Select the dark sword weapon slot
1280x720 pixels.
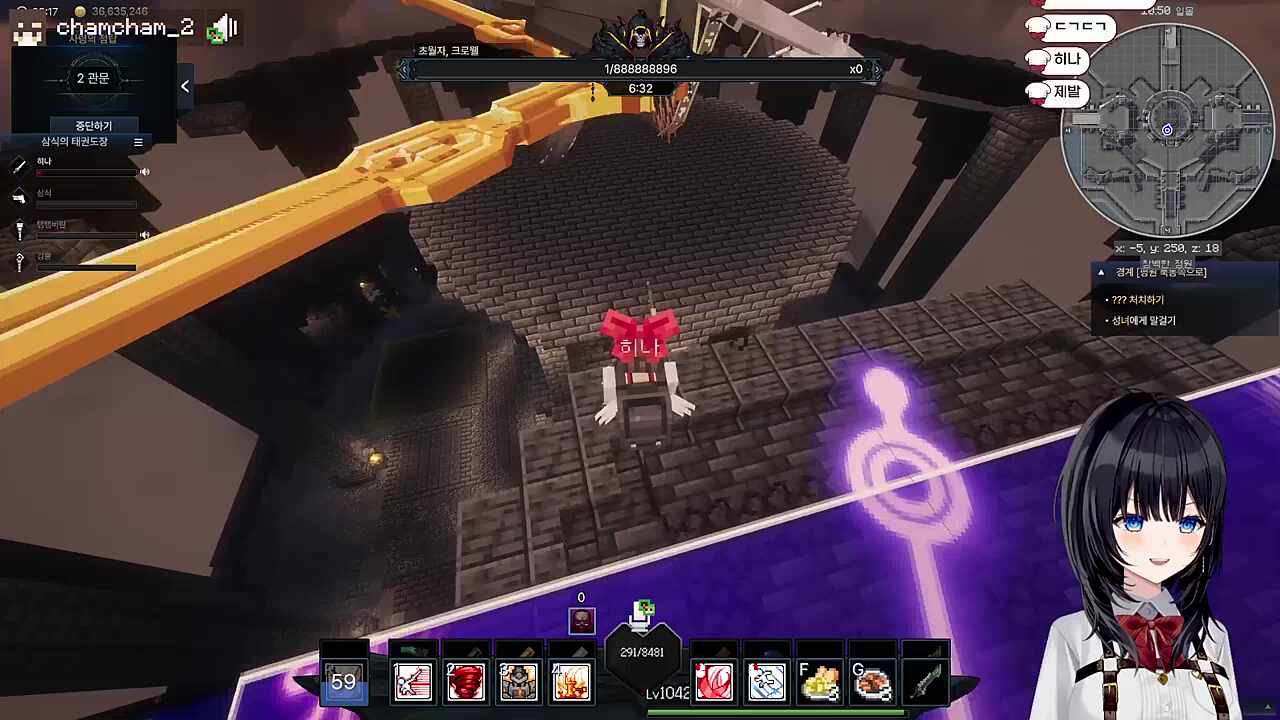[x=925, y=682]
